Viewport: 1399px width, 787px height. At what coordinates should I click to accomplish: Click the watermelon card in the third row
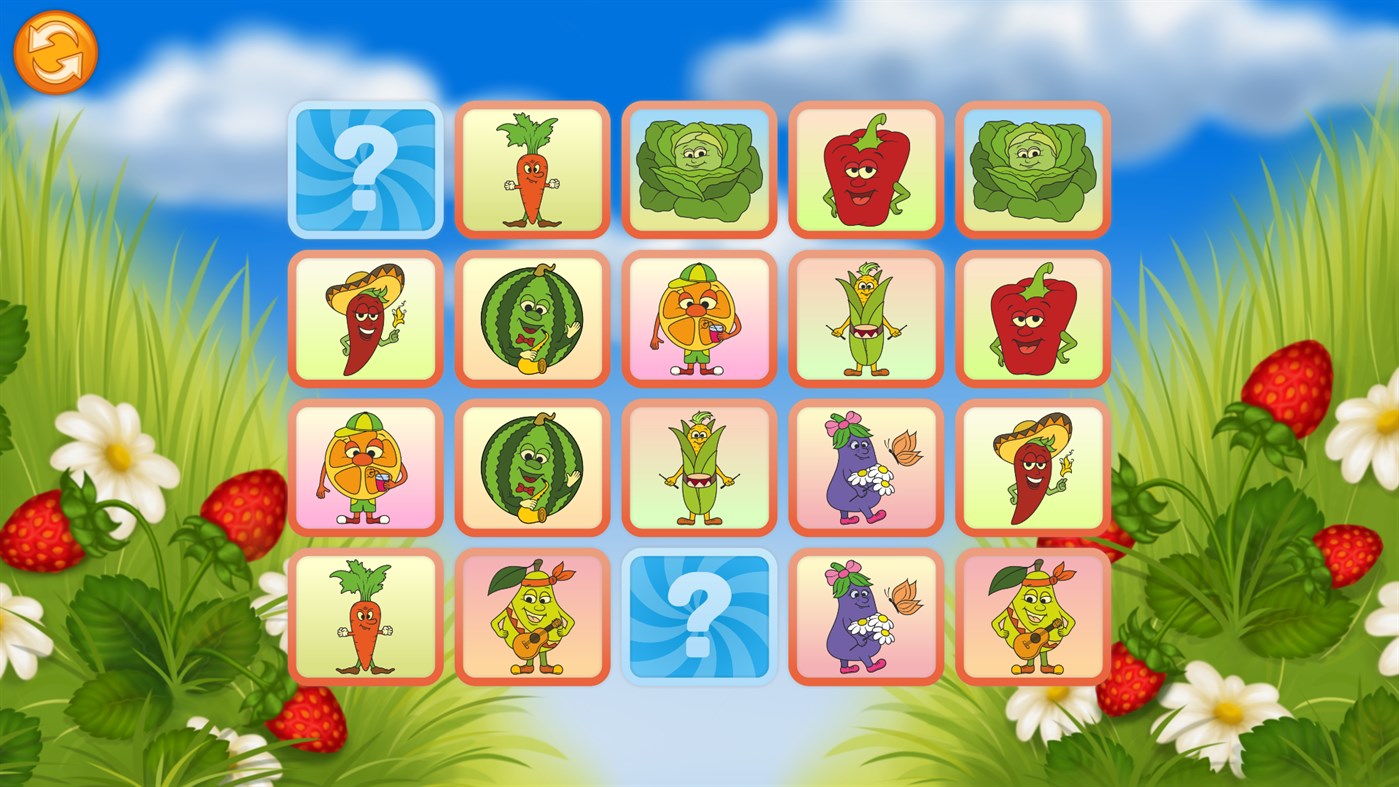[x=532, y=467]
